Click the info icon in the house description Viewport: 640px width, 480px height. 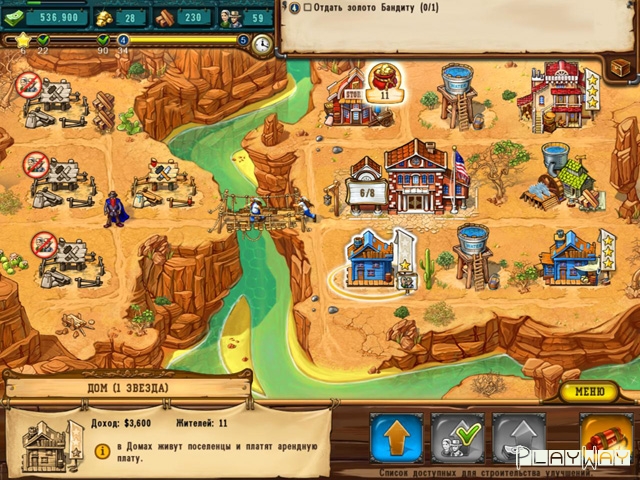point(101,451)
